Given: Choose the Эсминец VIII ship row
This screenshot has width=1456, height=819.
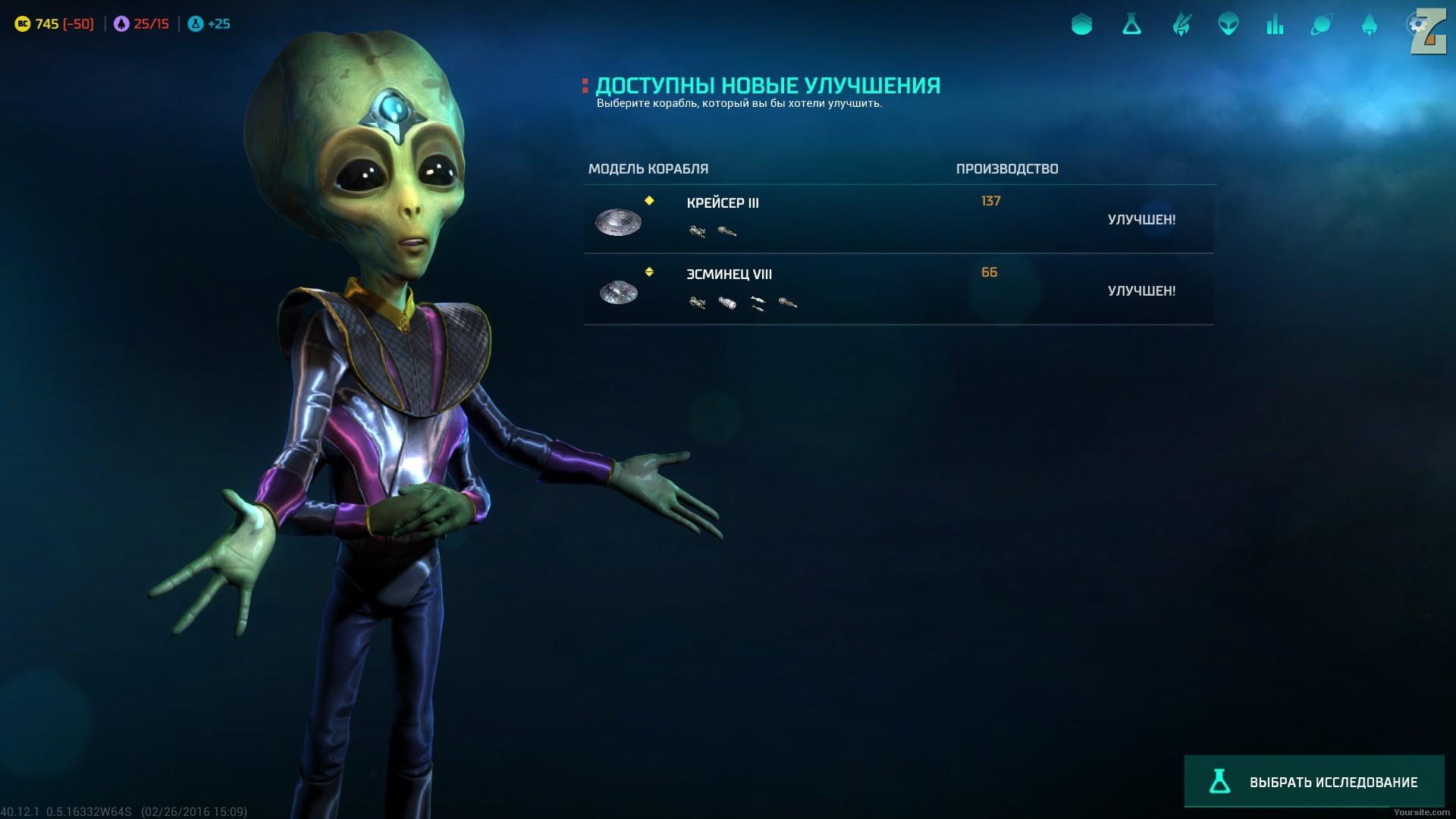Looking at the screenshot, I should tap(898, 290).
